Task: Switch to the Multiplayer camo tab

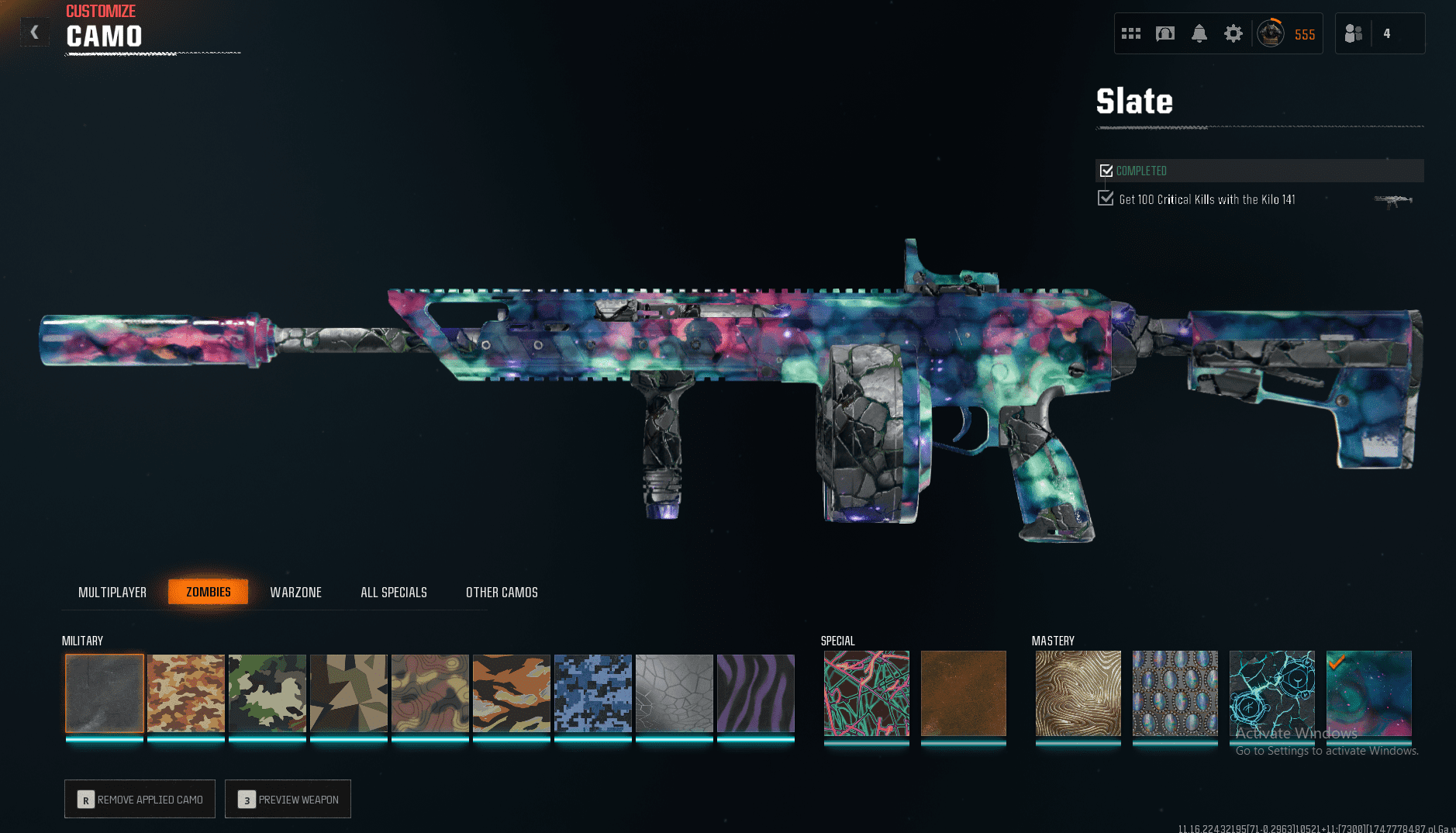Action: 112,593
